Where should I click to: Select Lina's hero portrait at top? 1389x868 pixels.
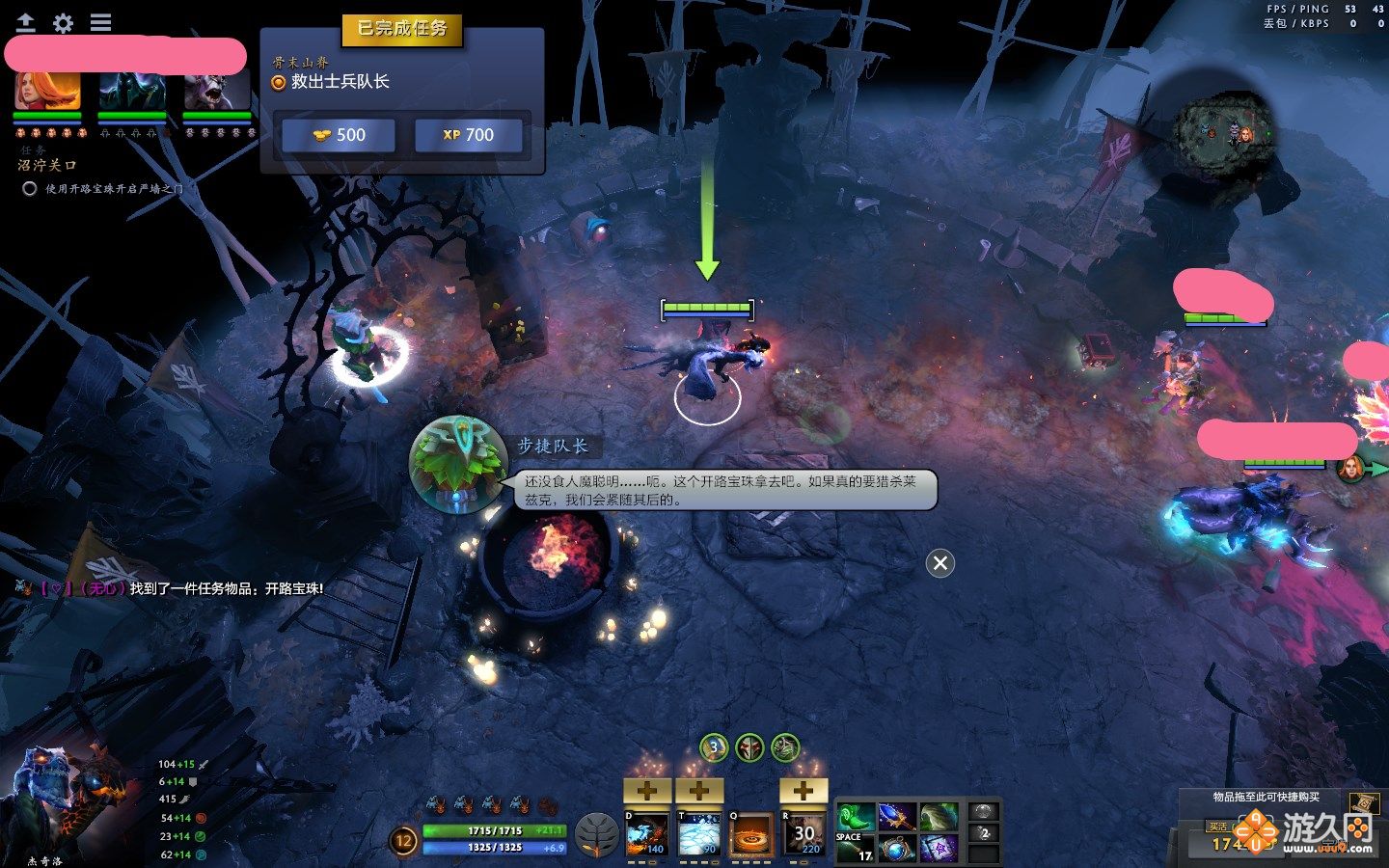click(x=46, y=93)
